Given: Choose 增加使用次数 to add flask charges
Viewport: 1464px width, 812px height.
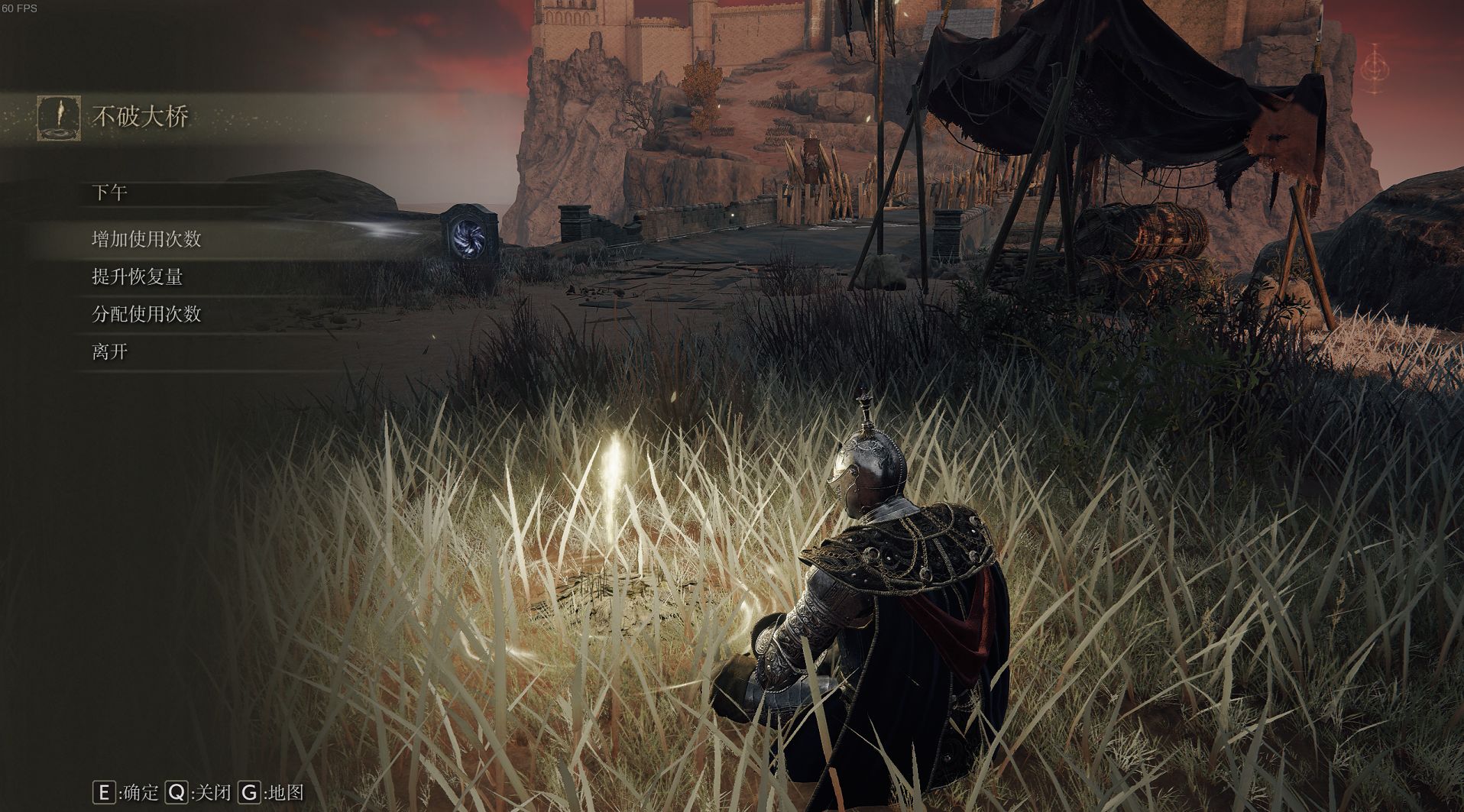Looking at the screenshot, I should [x=147, y=239].
